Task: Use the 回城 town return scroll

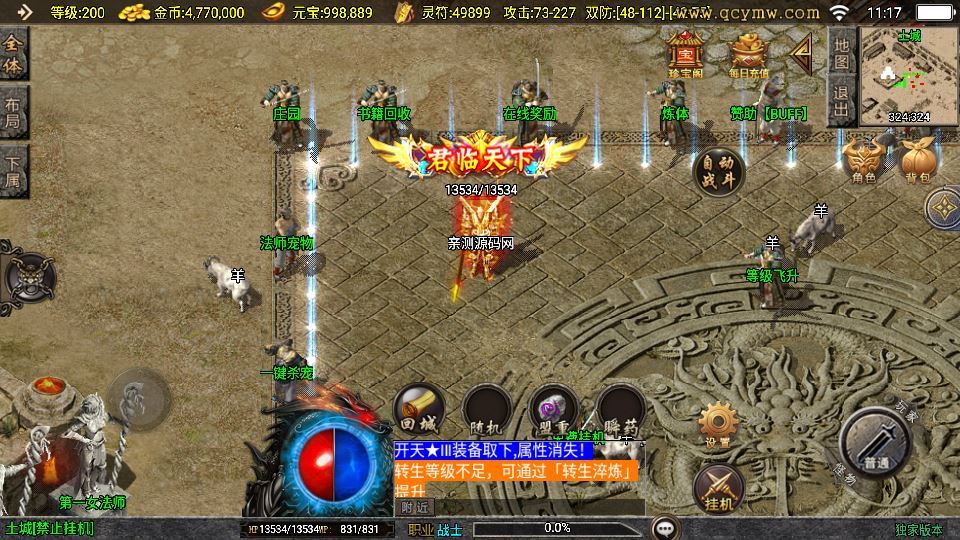Action: [x=418, y=409]
